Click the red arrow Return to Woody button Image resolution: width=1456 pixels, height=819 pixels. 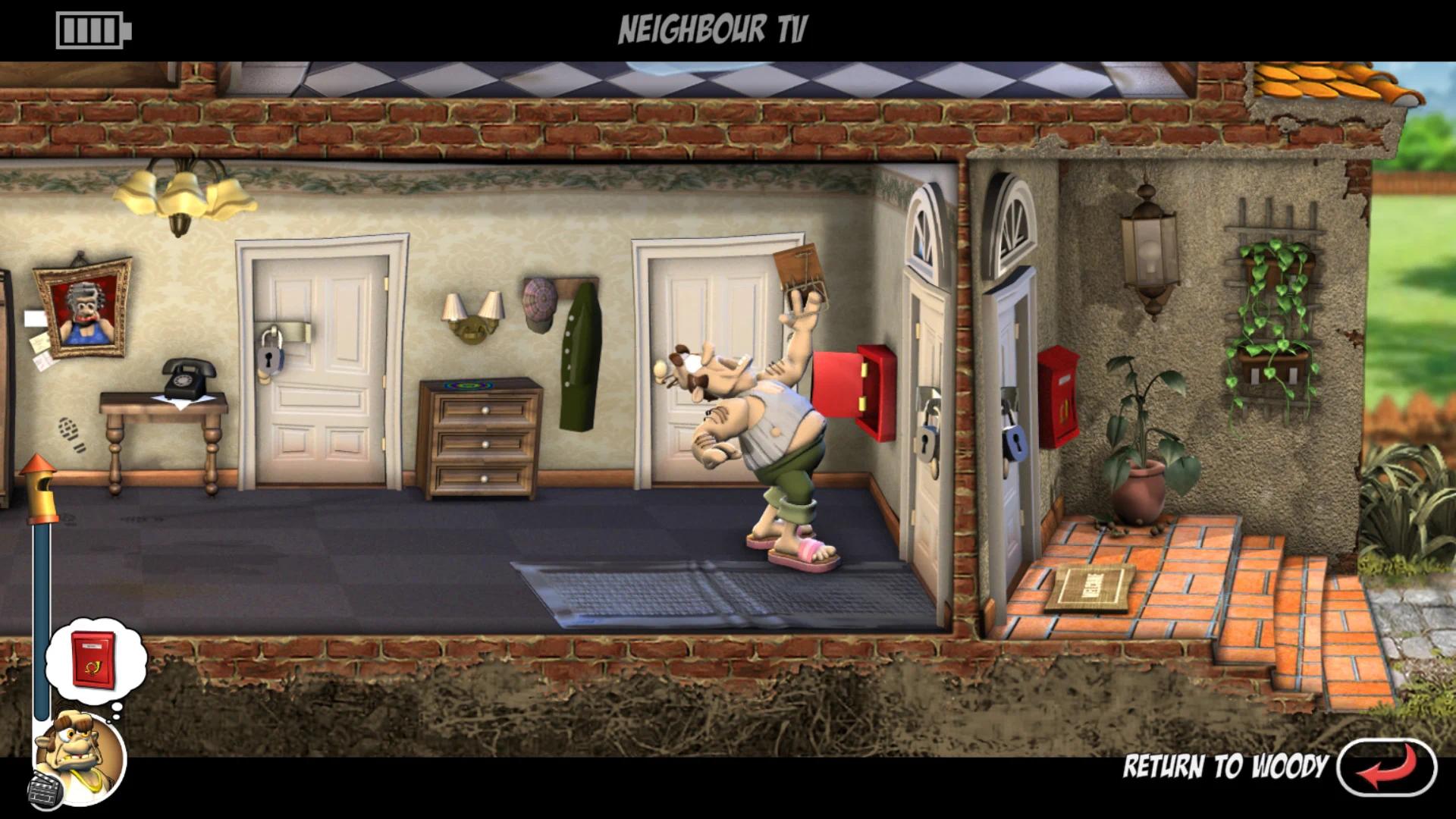point(1385,766)
